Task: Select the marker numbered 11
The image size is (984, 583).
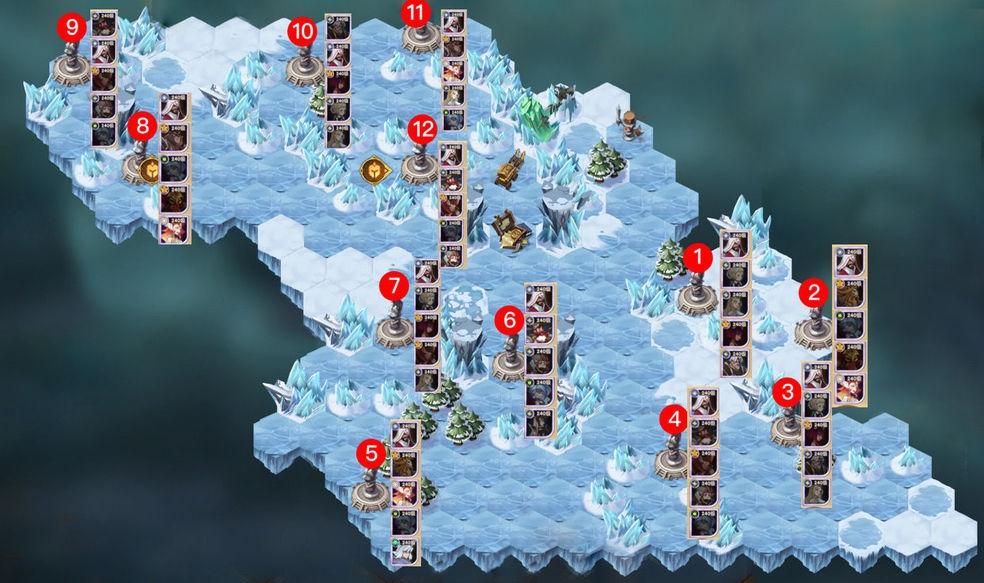Action: click(x=415, y=13)
